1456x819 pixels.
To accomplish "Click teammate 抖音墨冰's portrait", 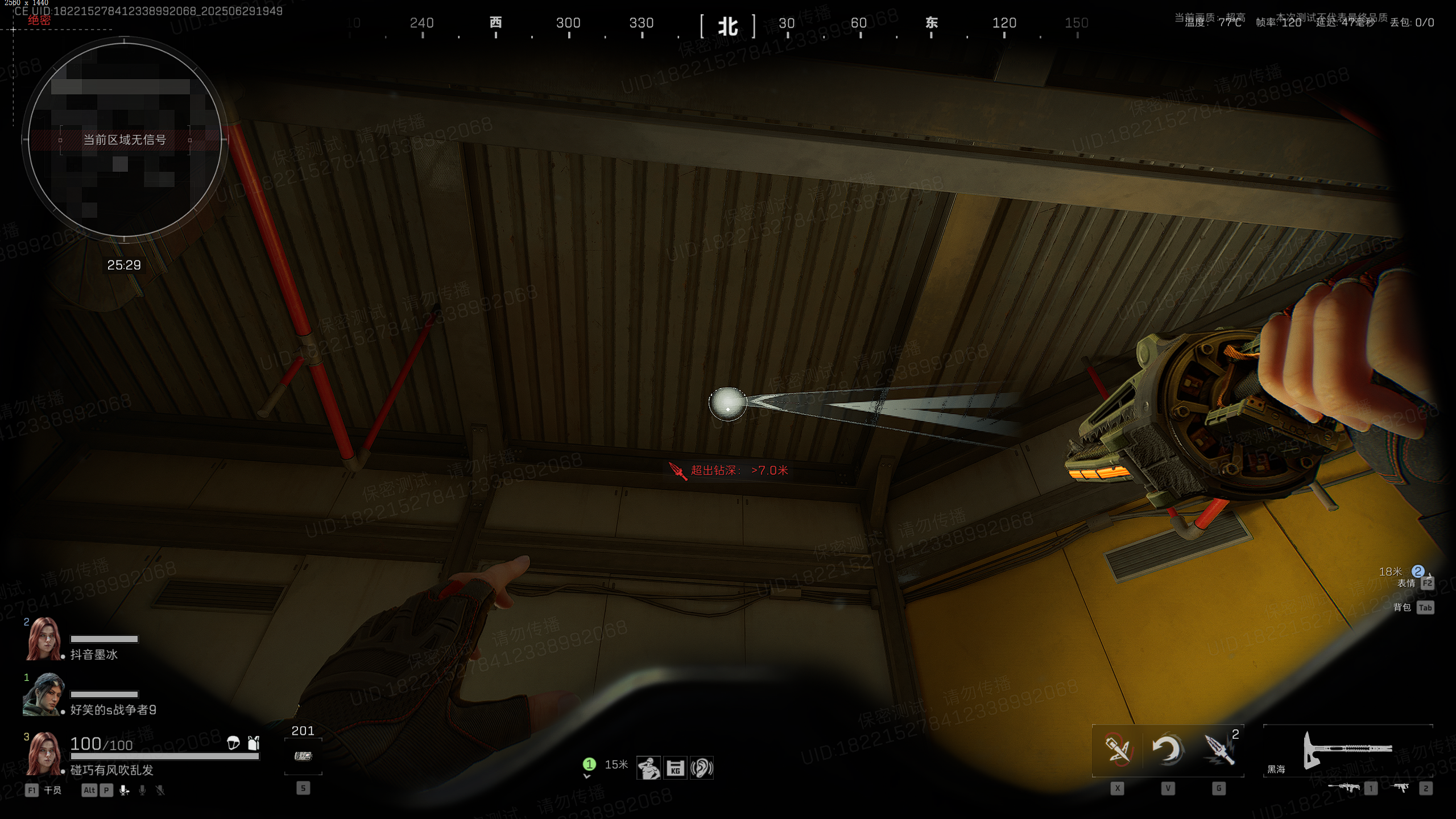I will click(44, 639).
